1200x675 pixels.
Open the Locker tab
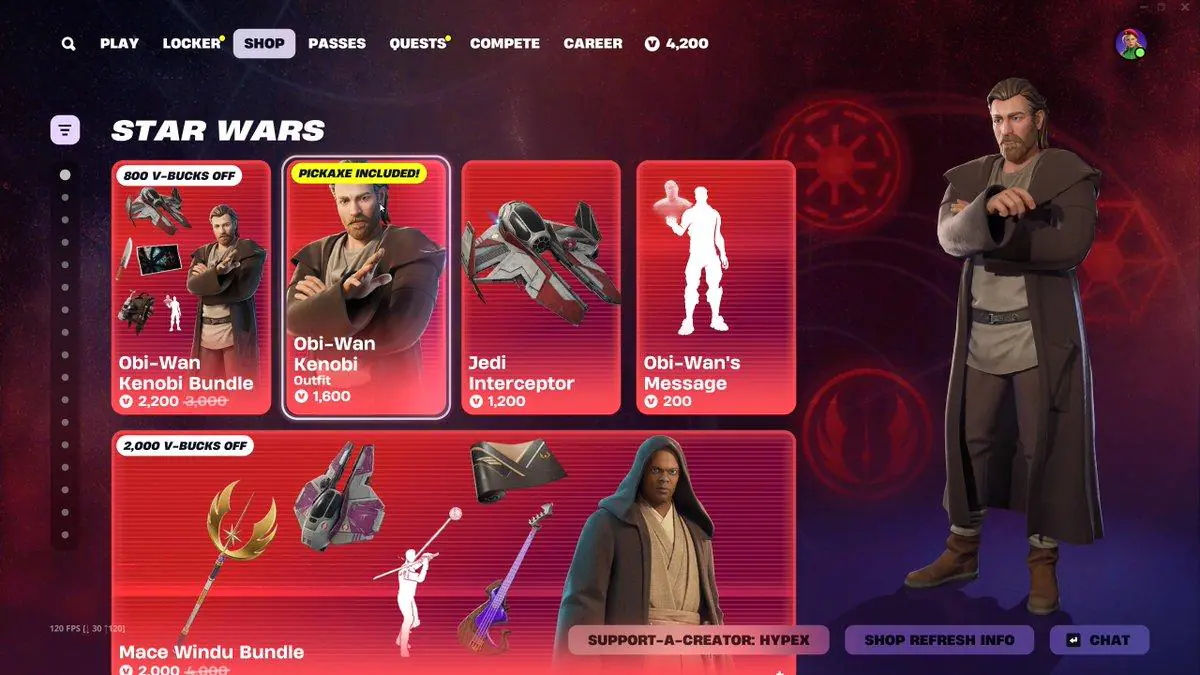point(191,44)
